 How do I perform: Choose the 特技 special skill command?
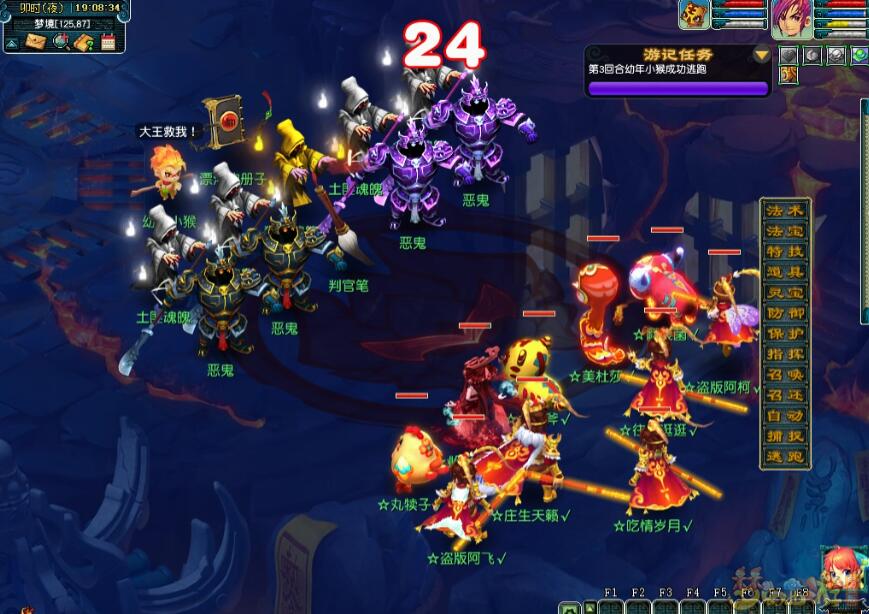[785, 252]
